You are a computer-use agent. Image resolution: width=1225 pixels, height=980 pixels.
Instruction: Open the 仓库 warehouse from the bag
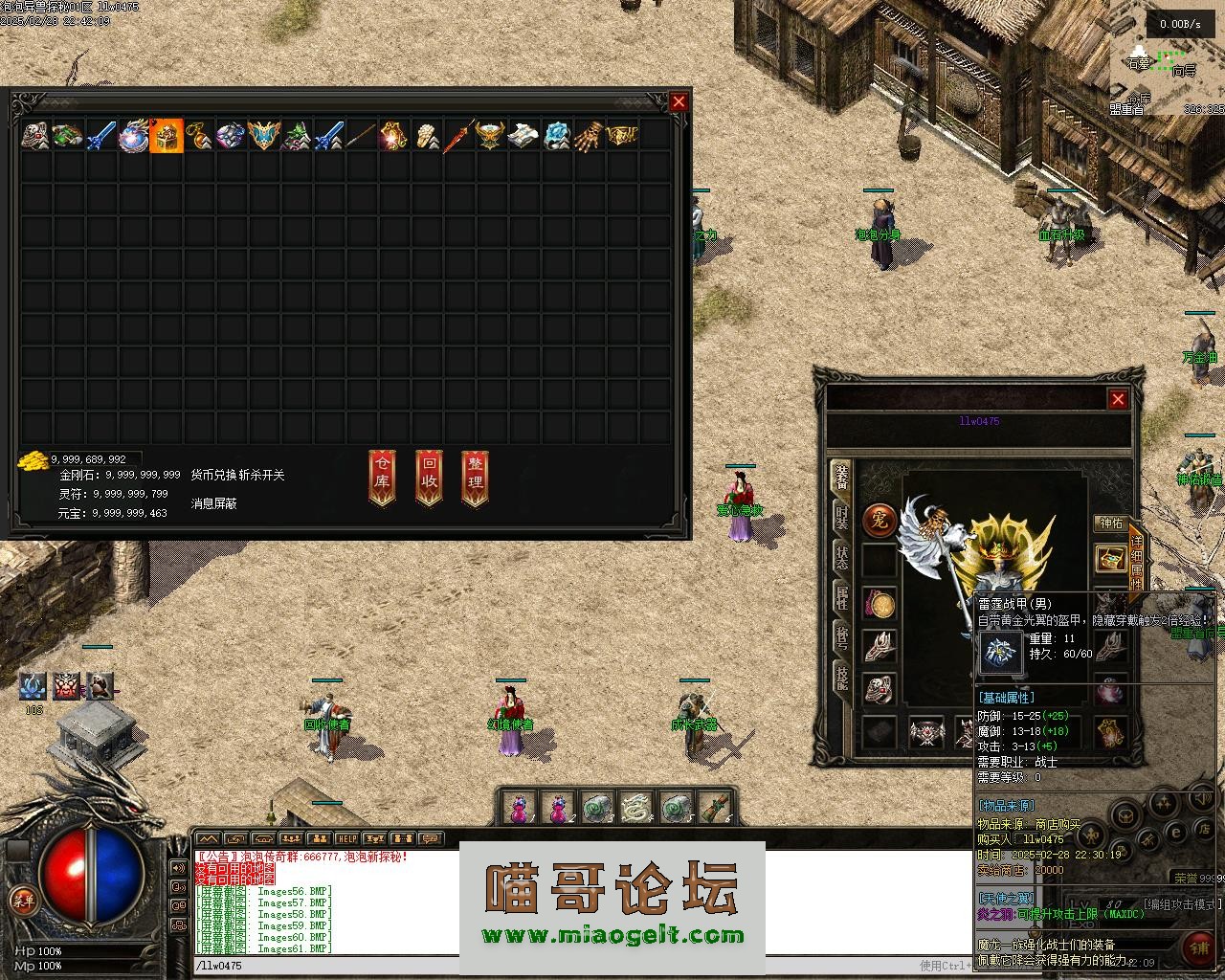(383, 477)
